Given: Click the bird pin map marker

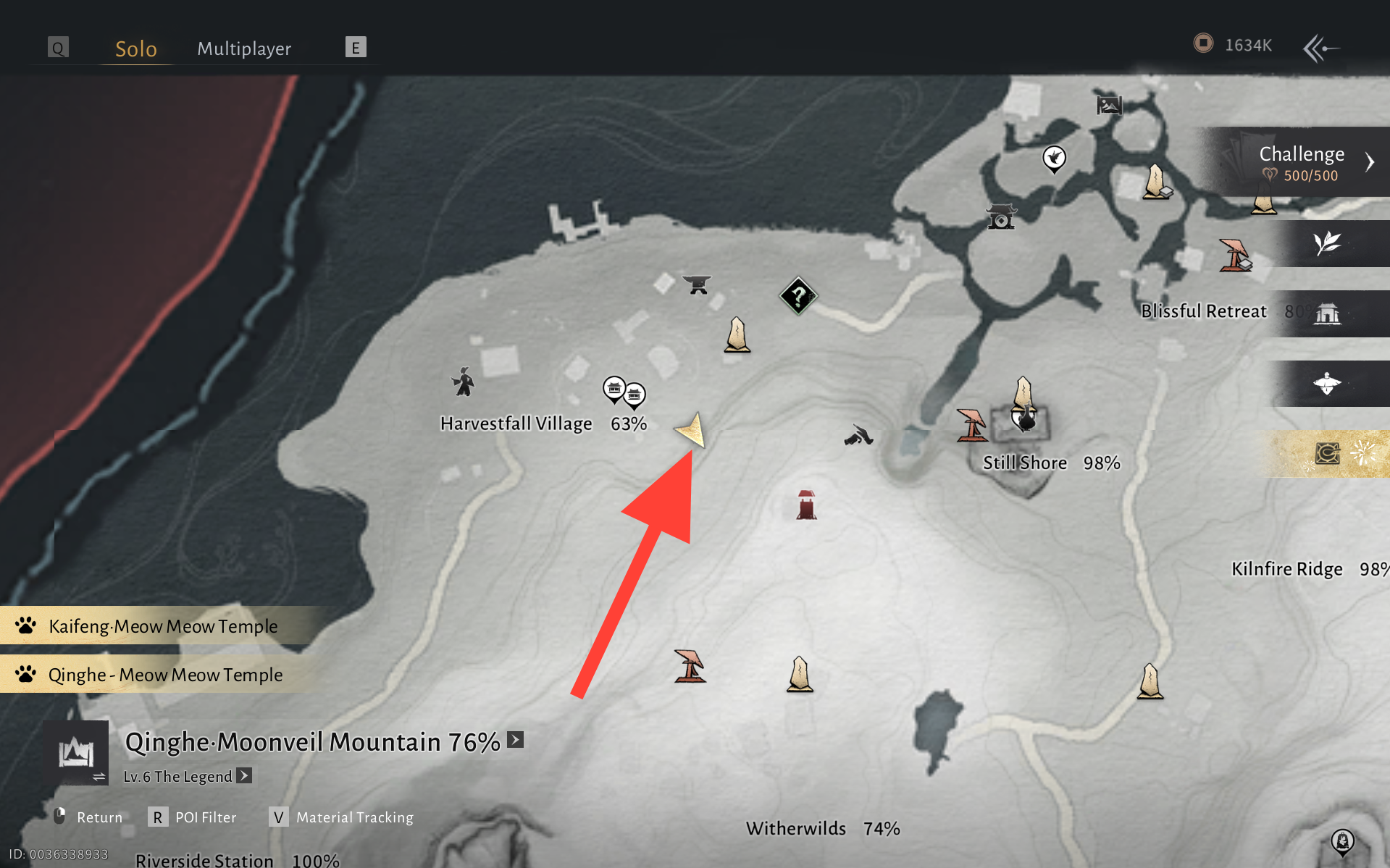Looking at the screenshot, I should [1054, 158].
